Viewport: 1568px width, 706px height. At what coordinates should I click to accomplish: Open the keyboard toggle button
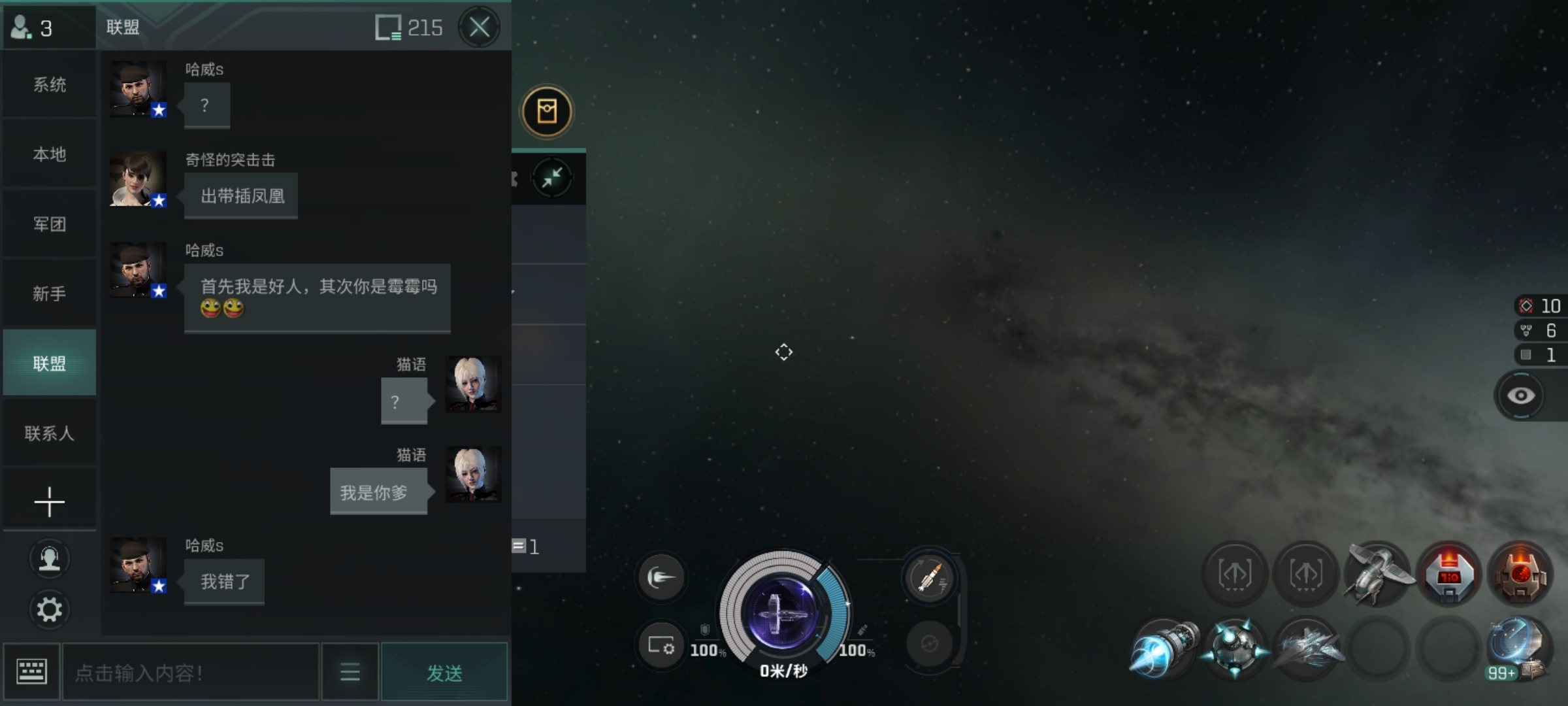(x=31, y=672)
